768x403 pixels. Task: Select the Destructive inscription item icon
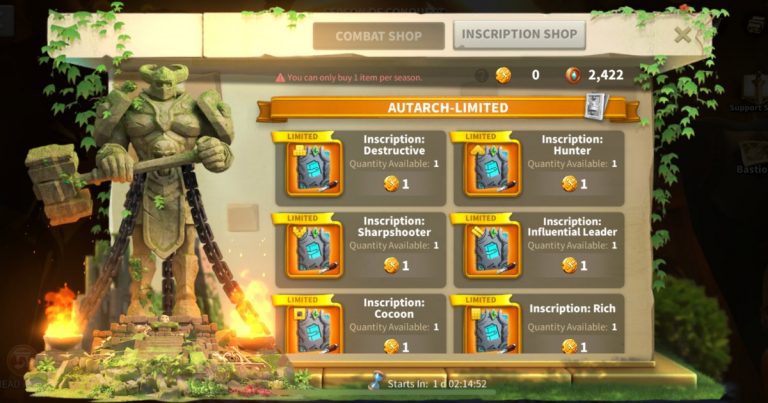click(x=314, y=168)
